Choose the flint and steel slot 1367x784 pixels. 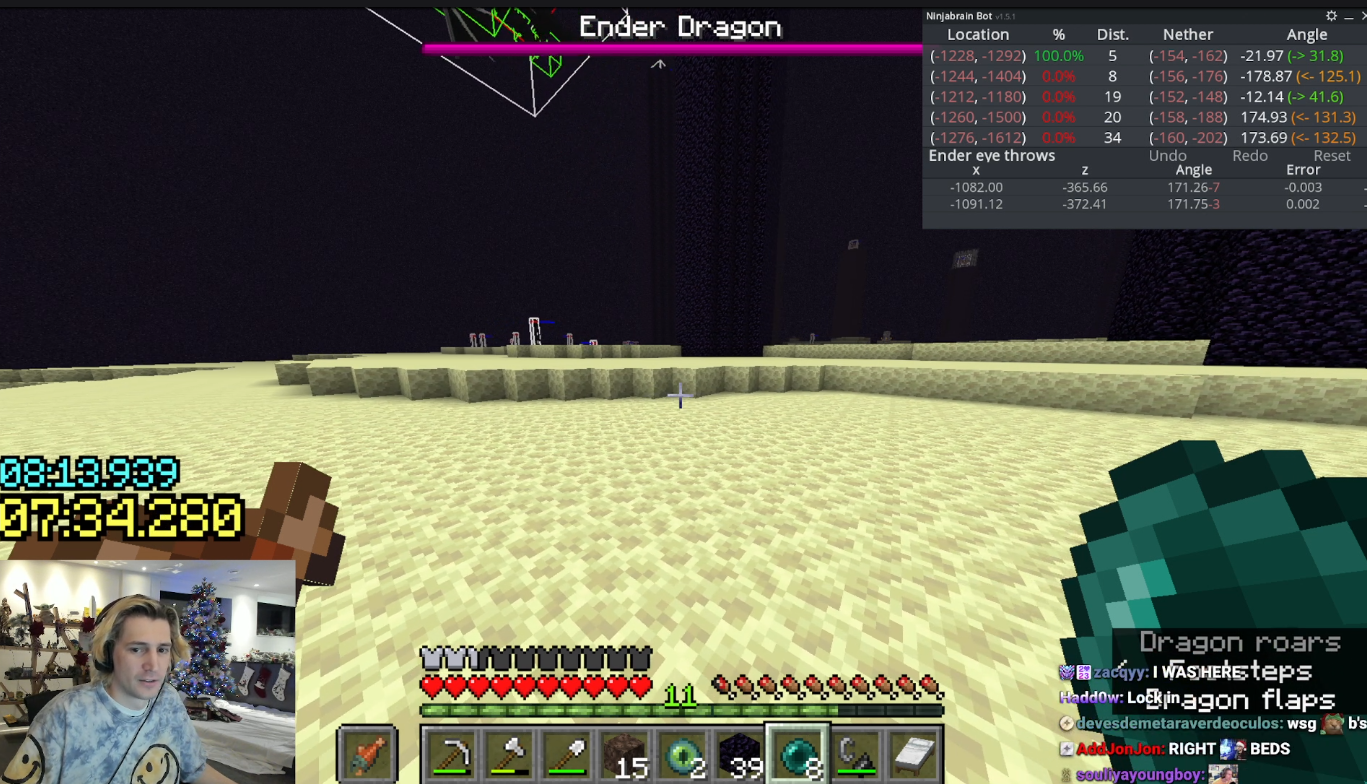tap(855, 753)
